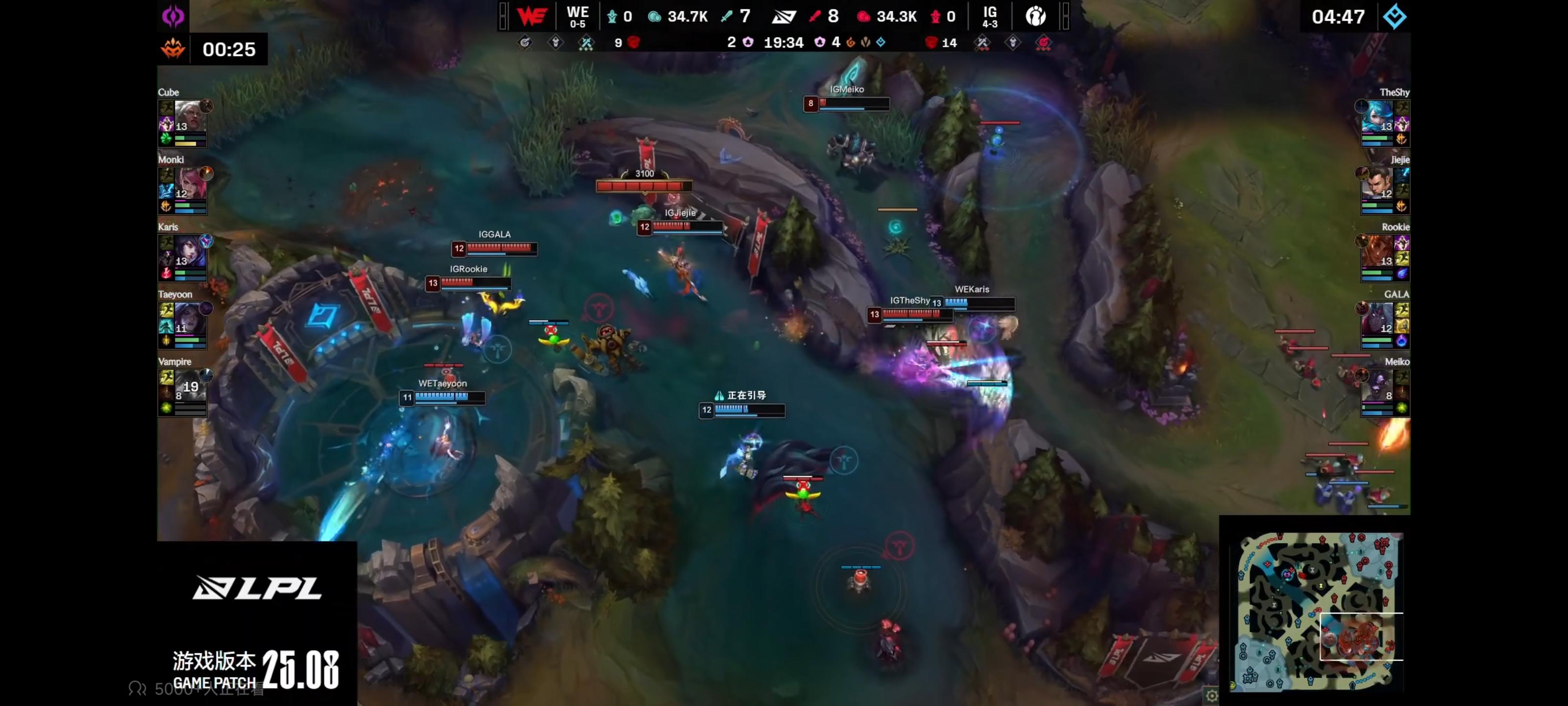Open the IG 4-3 team record
The height and width of the screenshot is (706, 1568).
(990, 17)
